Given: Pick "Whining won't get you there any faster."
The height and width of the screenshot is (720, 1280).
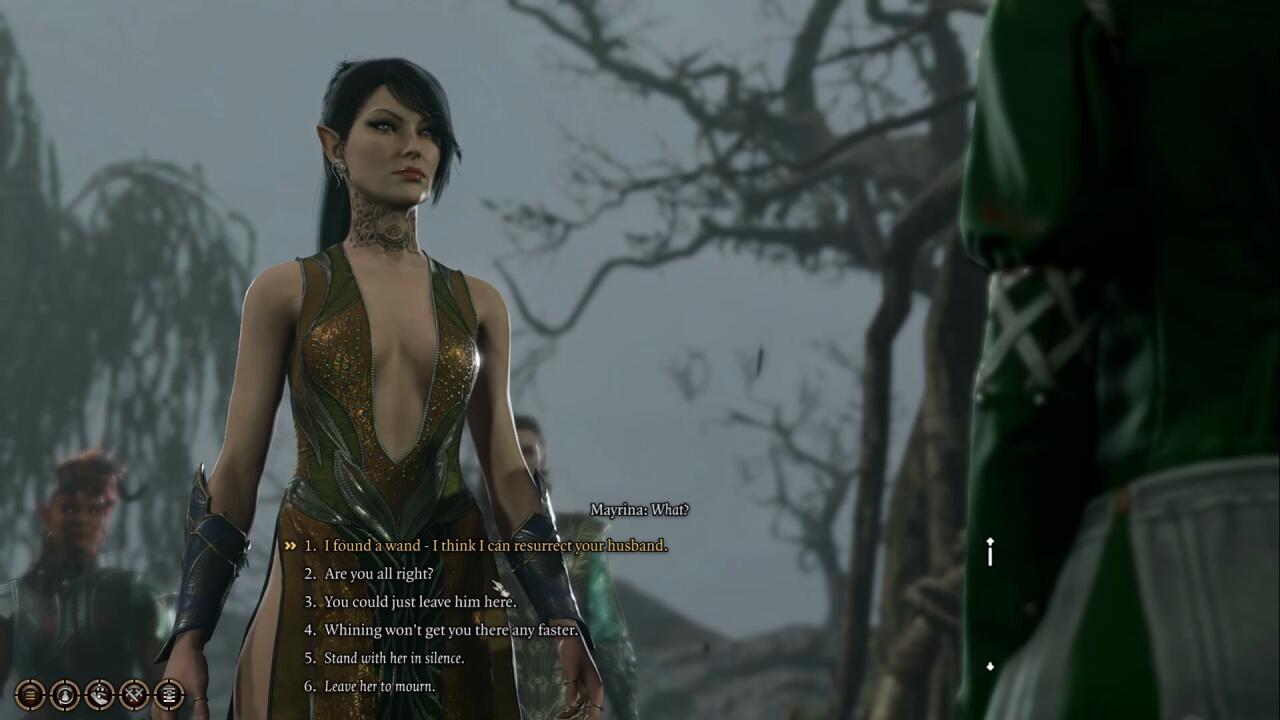Looking at the screenshot, I should (451, 630).
